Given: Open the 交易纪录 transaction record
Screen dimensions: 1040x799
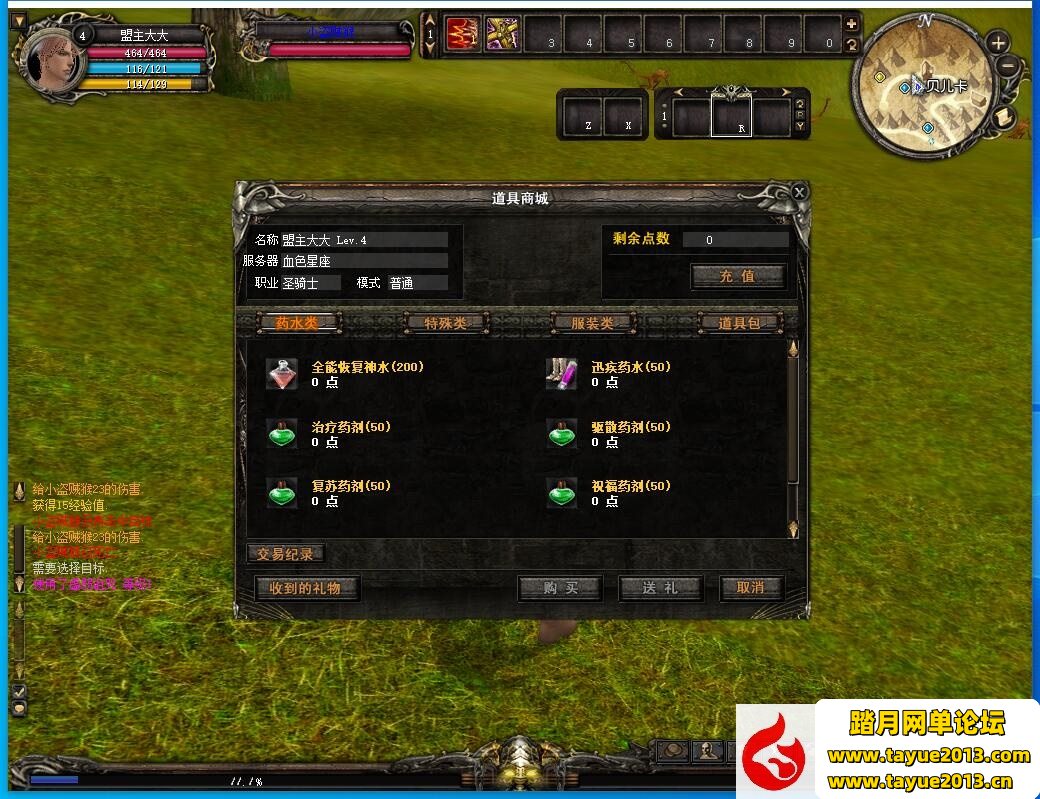Looking at the screenshot, I should coord(286,554).
